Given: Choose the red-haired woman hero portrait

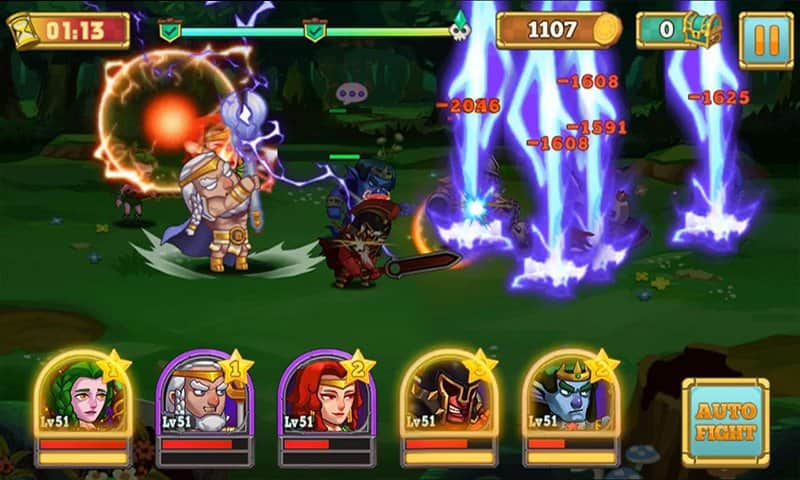Looking at the screenshot, I should pyautogui.click(x=325, y=397).
